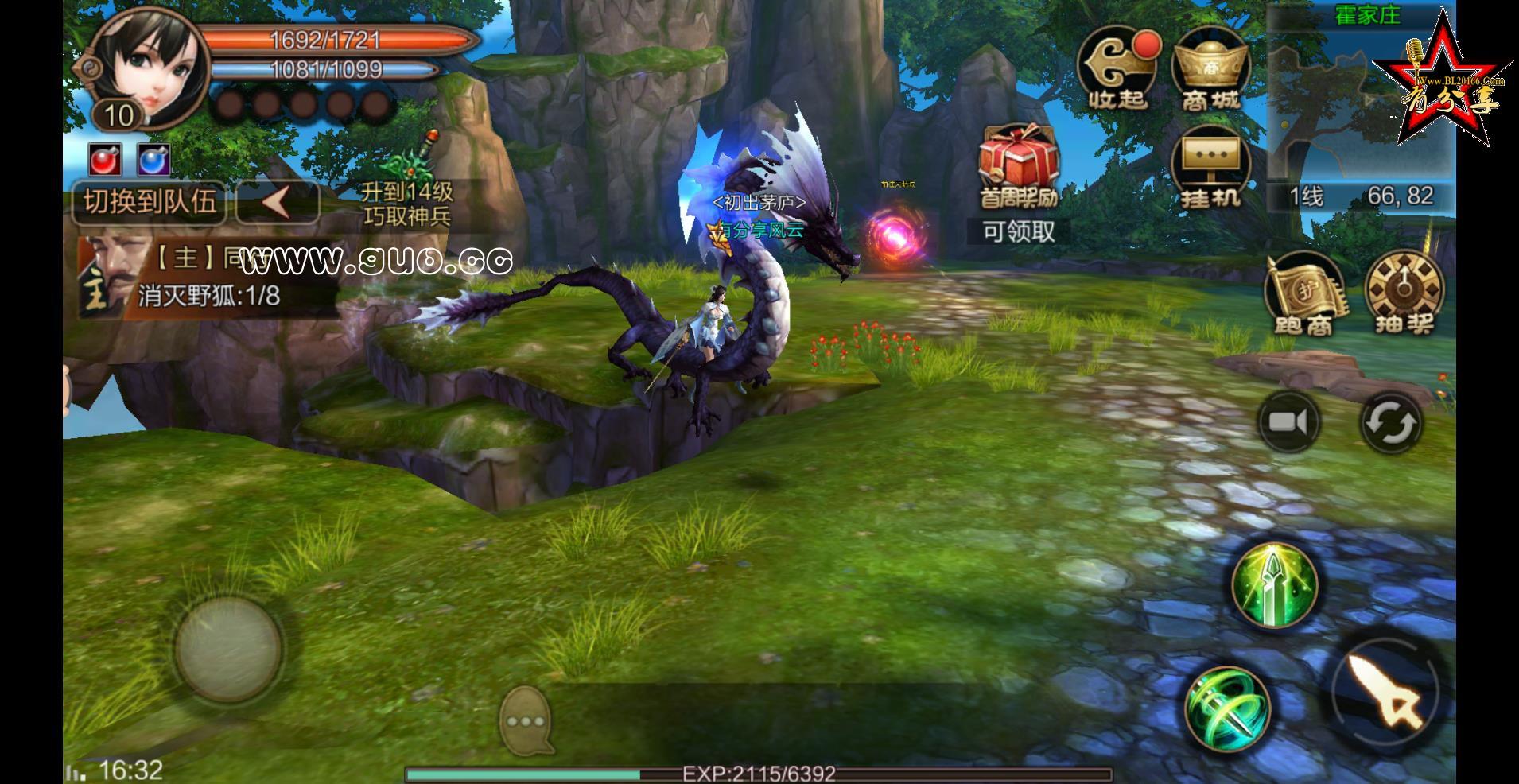The image size is (1519, 784).
Task: Switch to the team panel (切换到队伍)
Action: (x=150, y=202)
